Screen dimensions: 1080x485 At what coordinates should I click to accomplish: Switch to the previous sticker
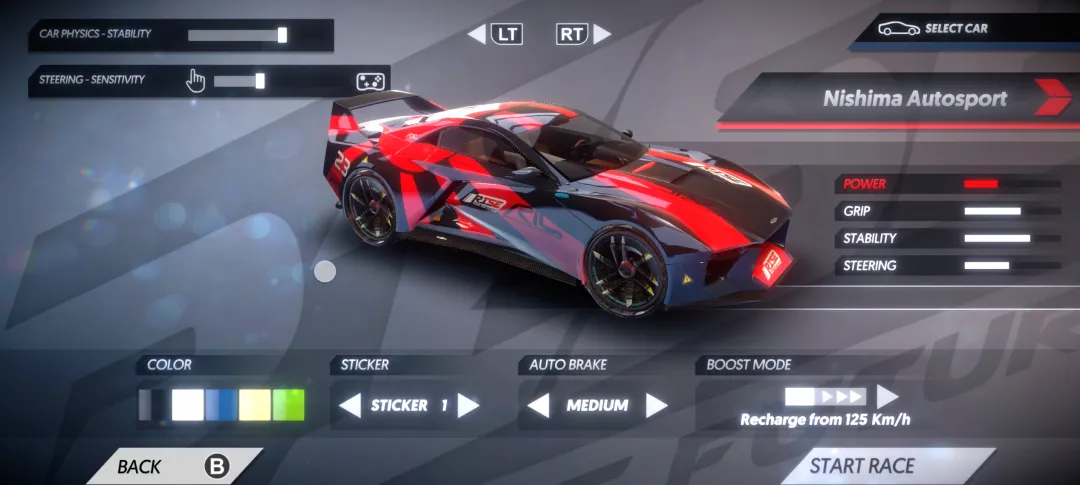pos(349,406)
